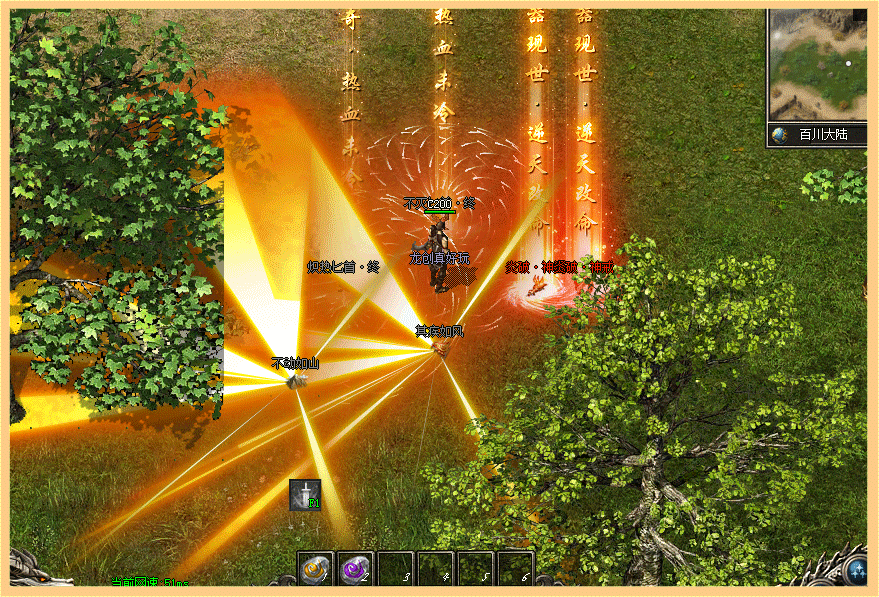
Task: Use the orange swirl stone in slot 1
Action: point(315,568)
